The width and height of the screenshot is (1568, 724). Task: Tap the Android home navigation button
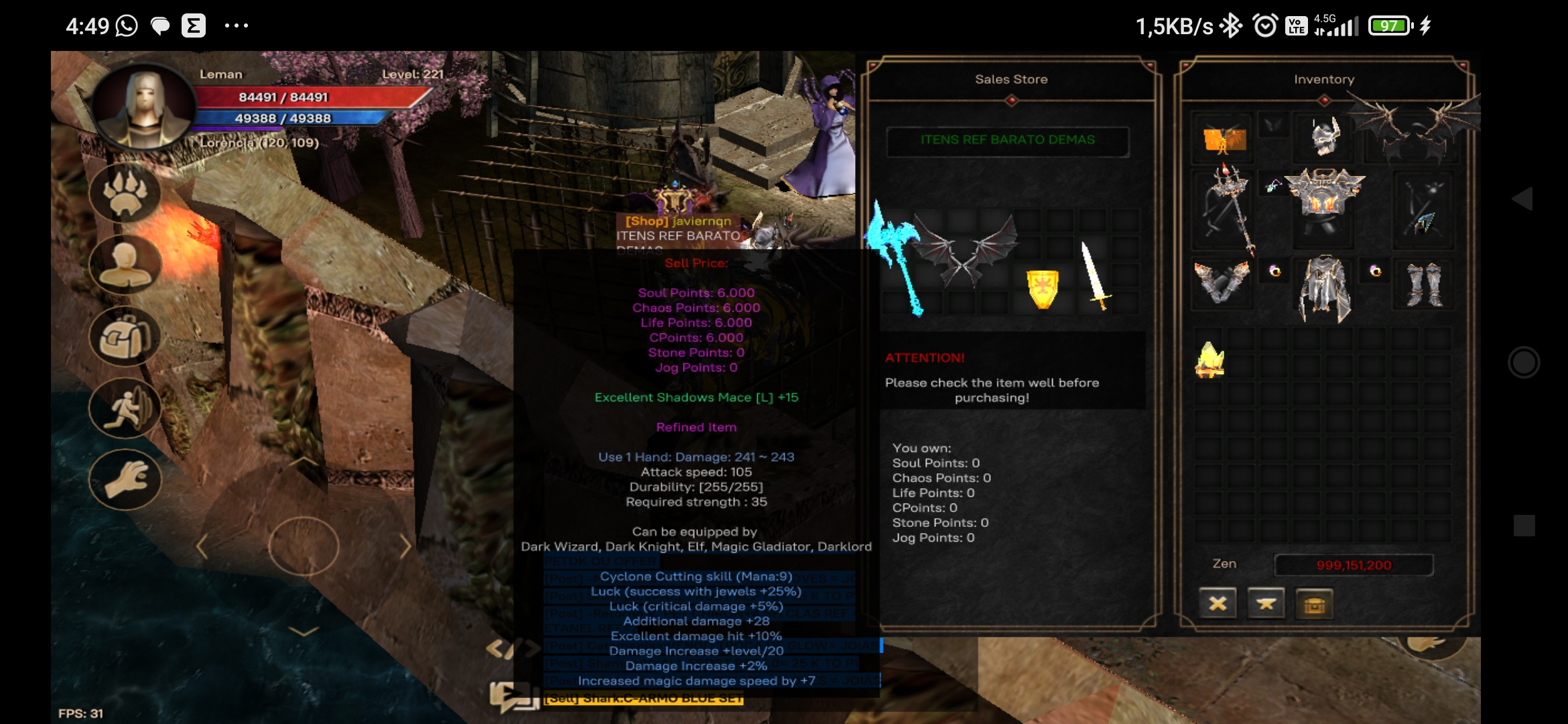click(1523, 363)
